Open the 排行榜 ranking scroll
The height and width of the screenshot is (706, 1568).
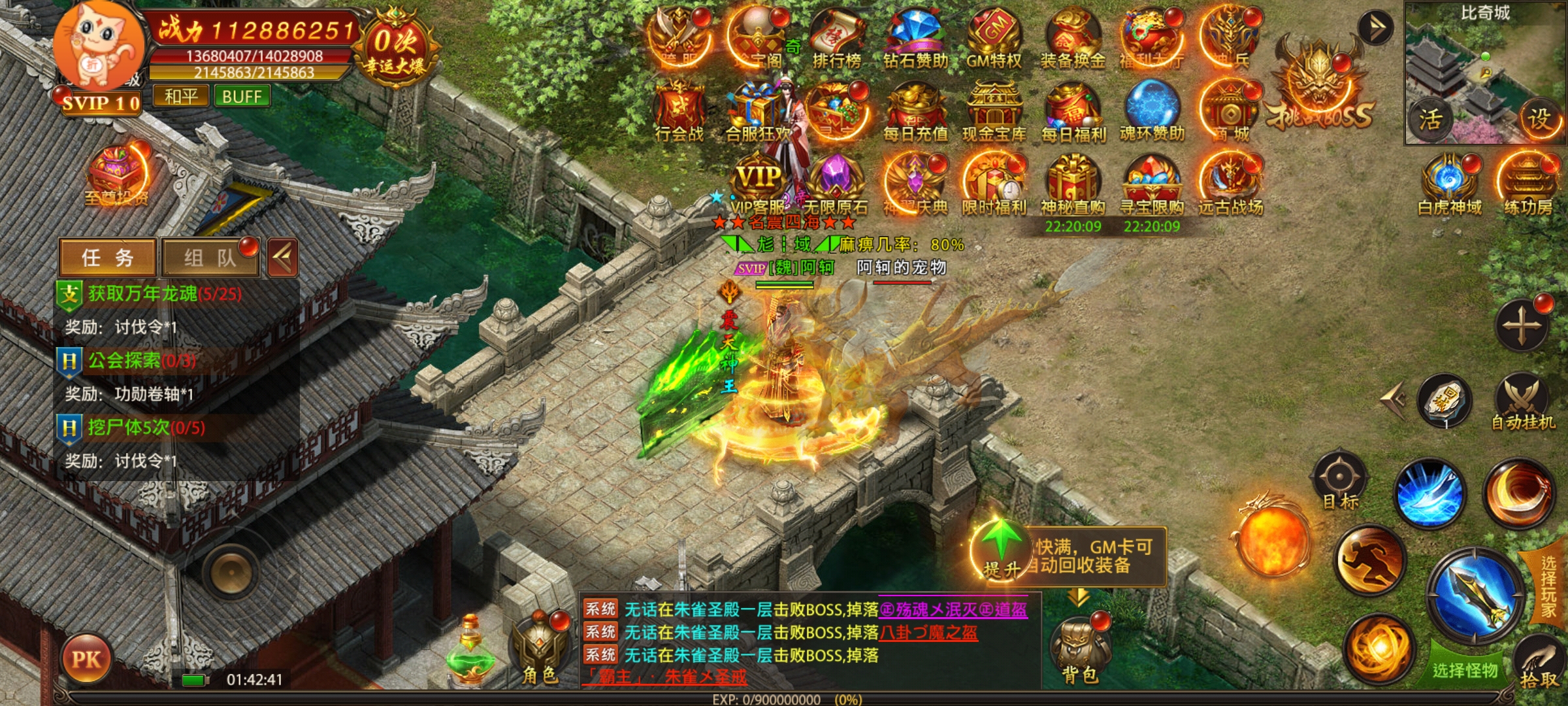coord(836,38)
